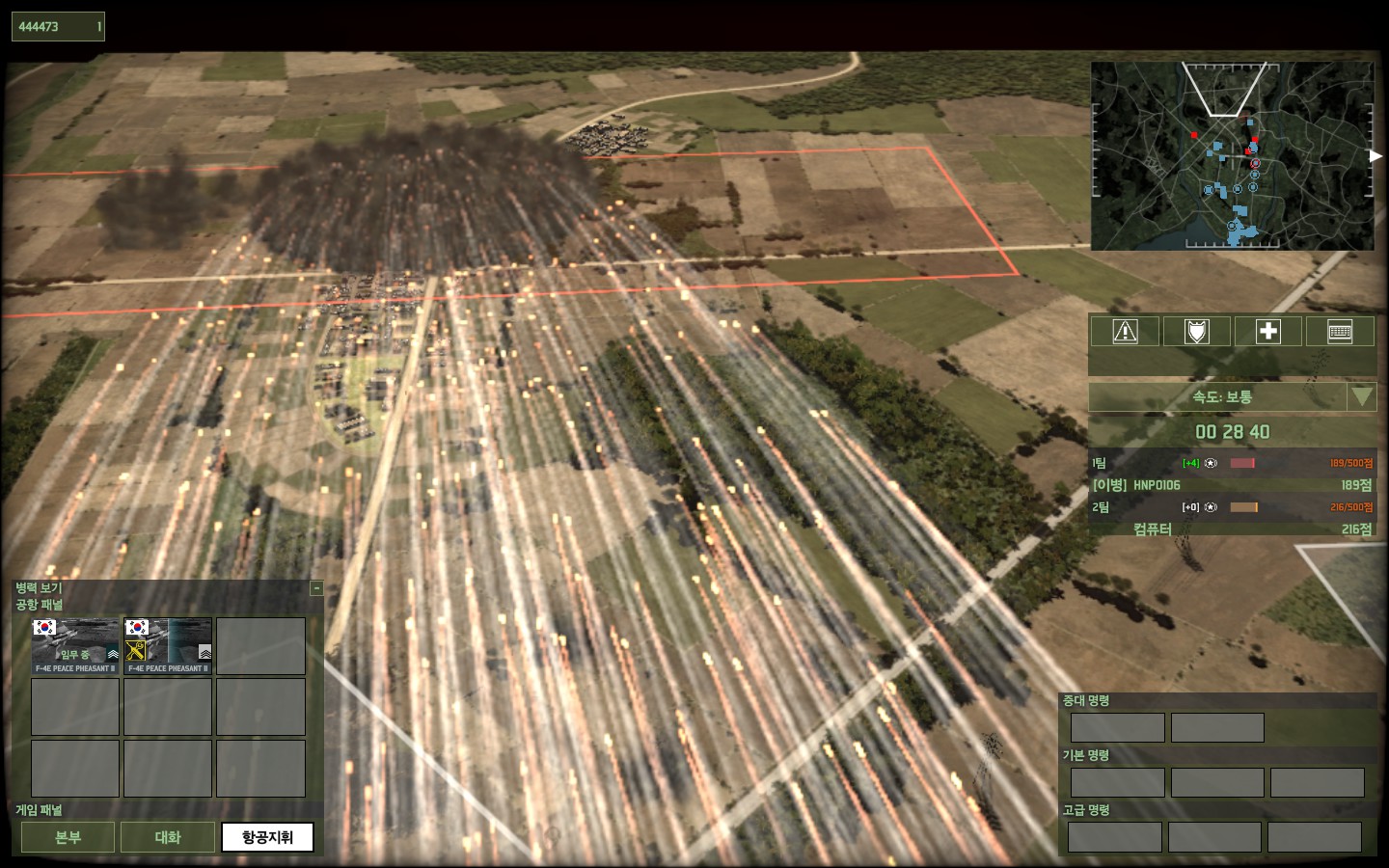Image resolution: width=1389 pixels, height=868 pixels.
Task: Select the F-4E Peace Pheasant II under repair
Action: click(168, 645)
